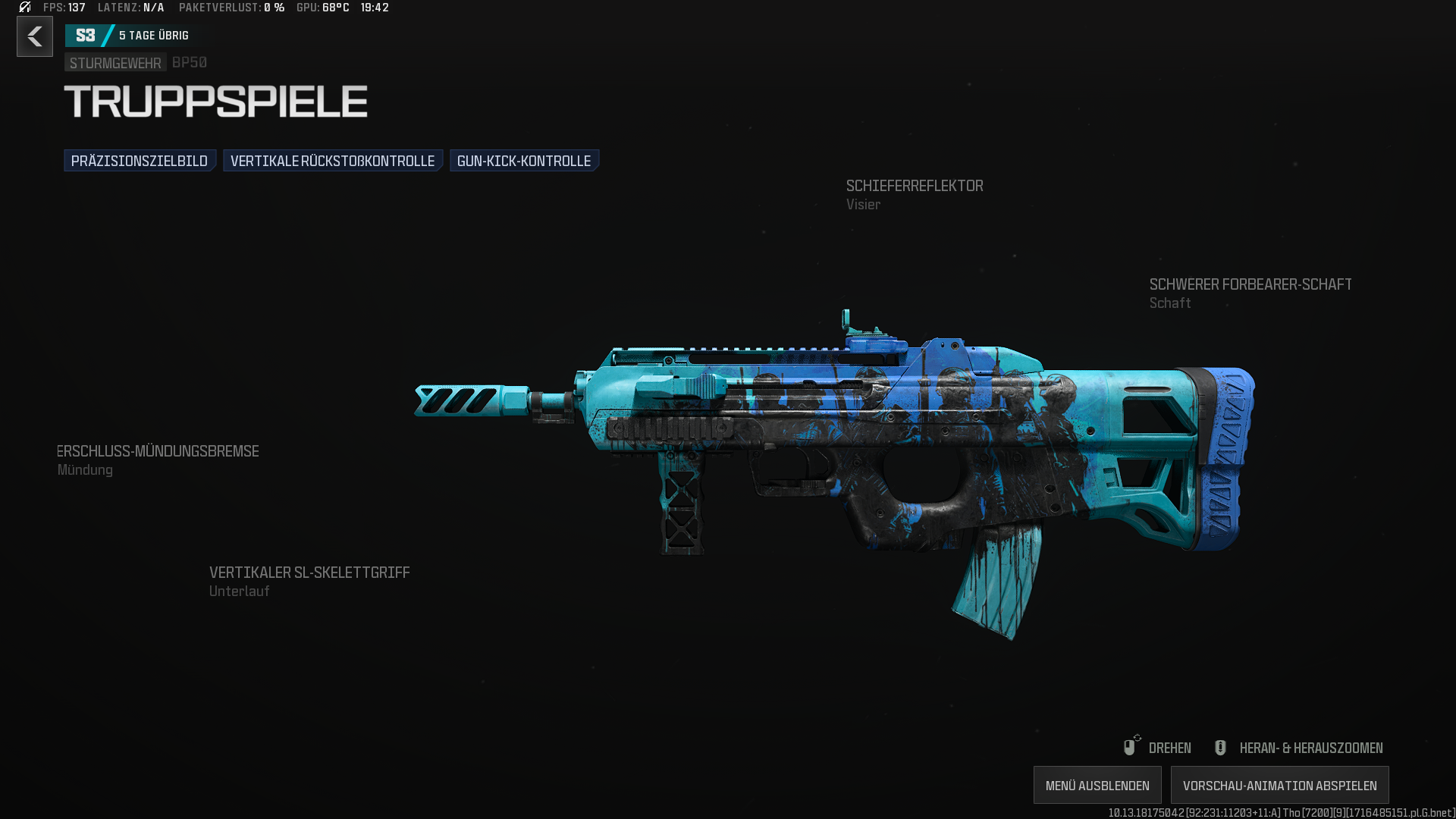Screen dimensions: 1456x819
Task: Select the Schwerer Forbearer-Schaft attachment label
Action: click(x=1250, y=293)
